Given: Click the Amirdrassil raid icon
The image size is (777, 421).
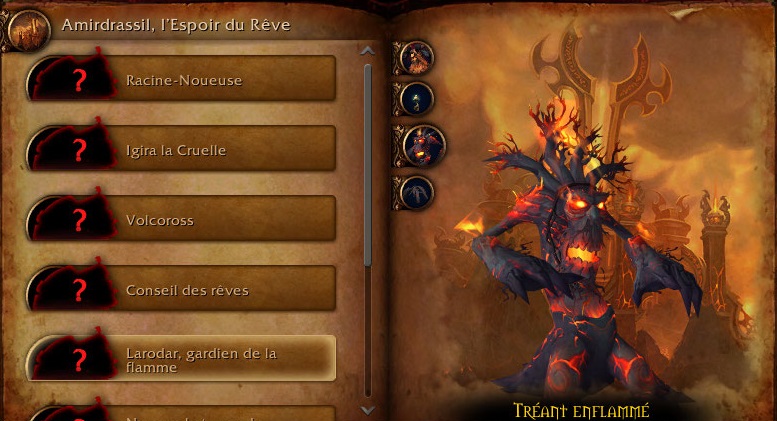Looking at the screenshot, I should (27, 27).
